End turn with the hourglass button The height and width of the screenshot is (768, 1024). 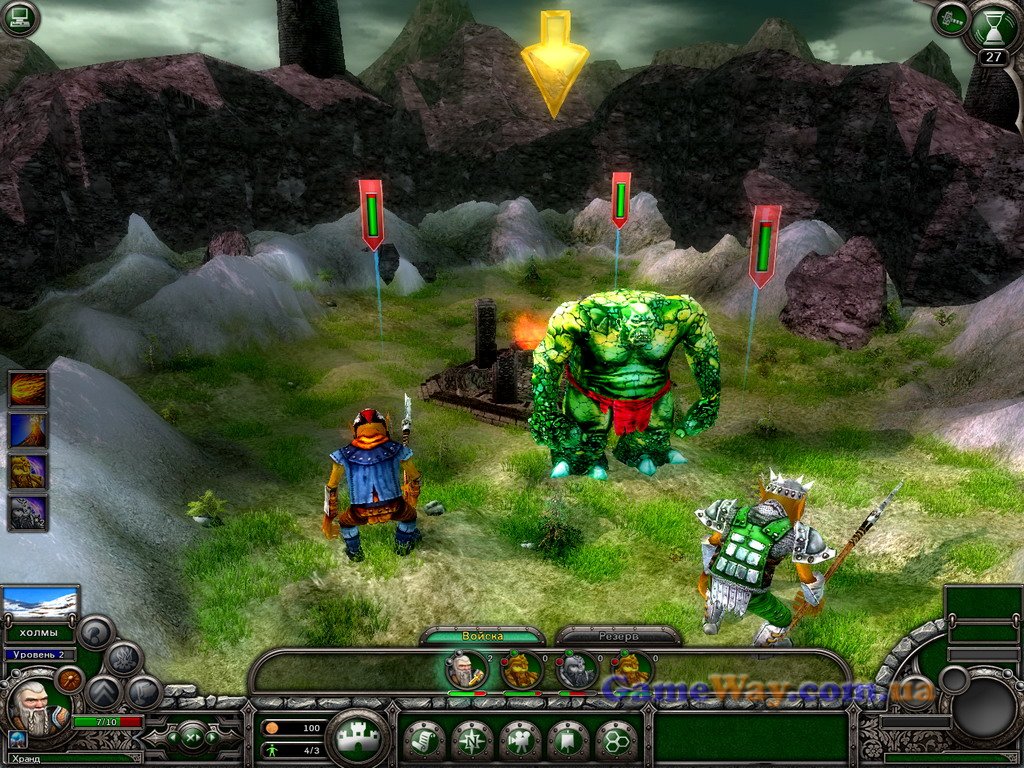point(992,27)
